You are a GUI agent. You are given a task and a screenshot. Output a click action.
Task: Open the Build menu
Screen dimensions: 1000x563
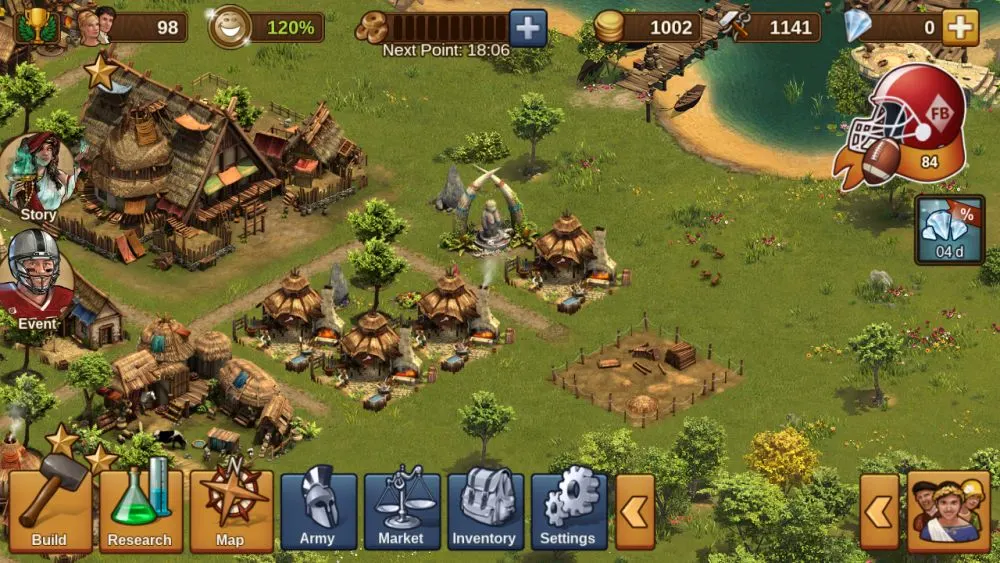coord(49,511)
